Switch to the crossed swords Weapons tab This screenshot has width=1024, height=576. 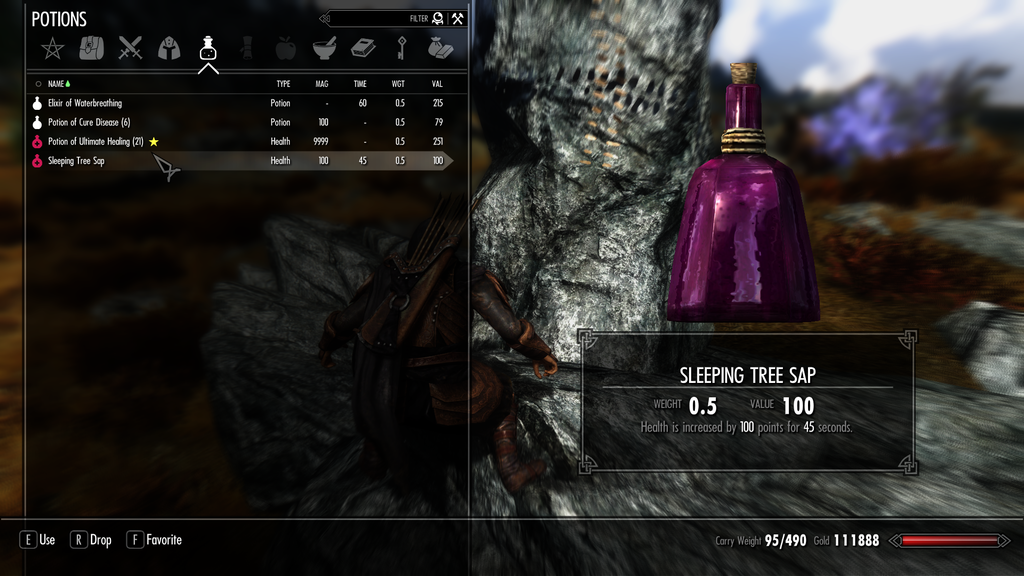pyautogui.click(x=130, y=48)
